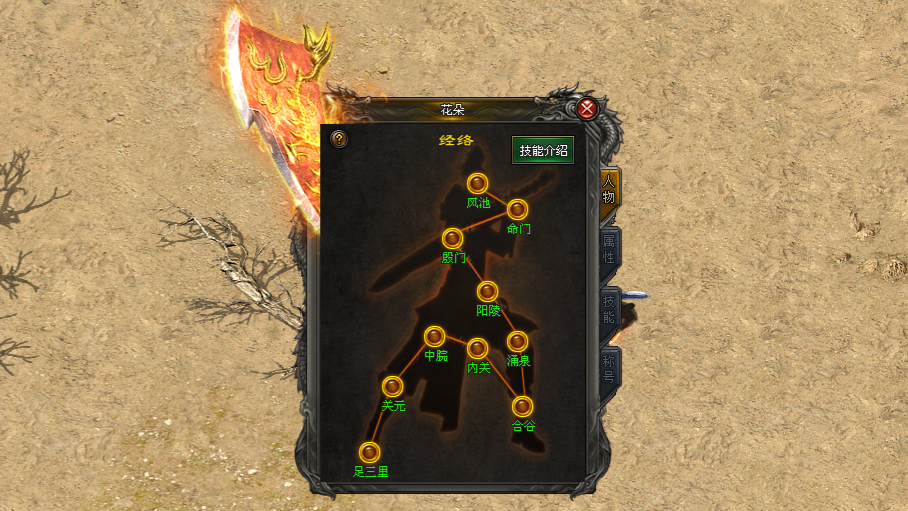
Task: Open the 技能介绍 skill introduction
Action: point(543,151)
